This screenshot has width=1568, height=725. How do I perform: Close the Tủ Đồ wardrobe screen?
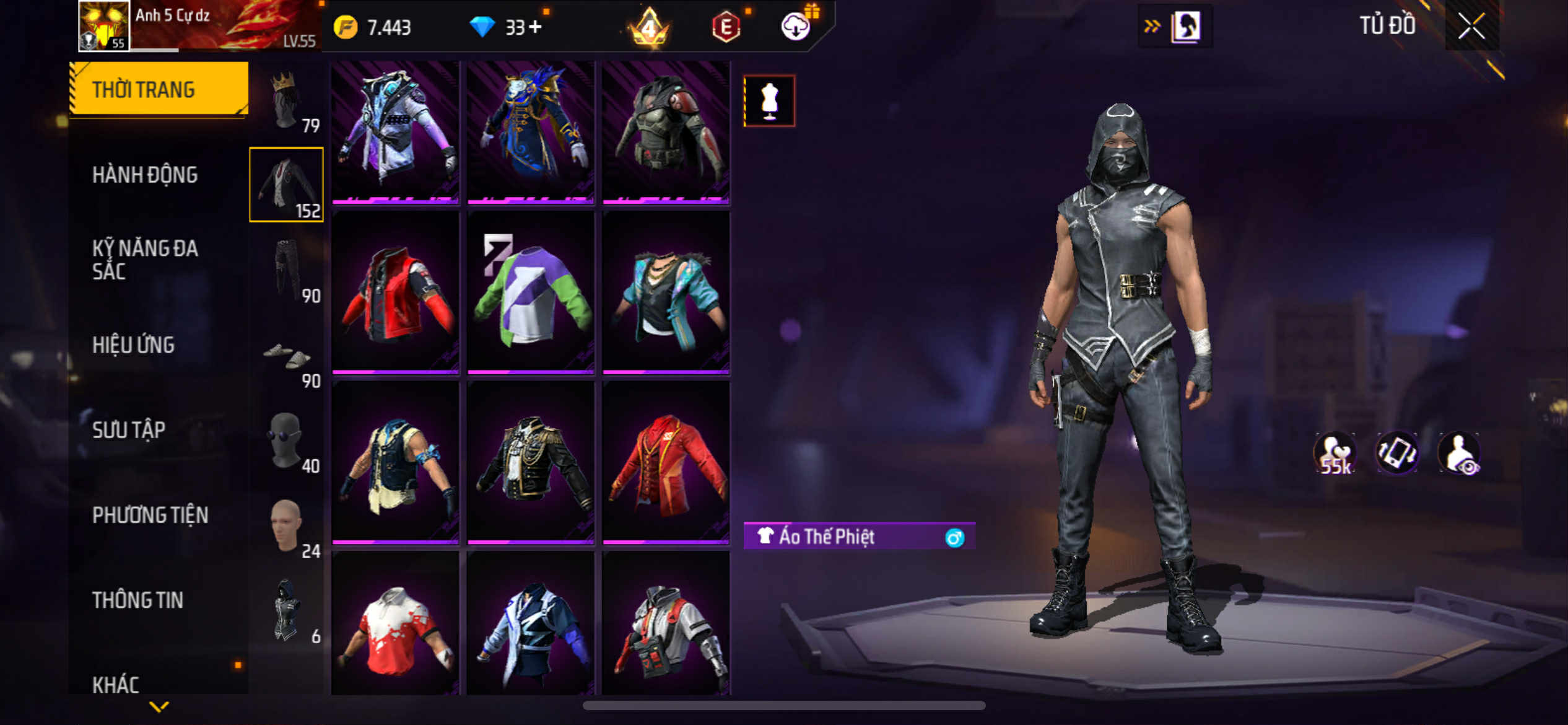pyautogui.click(x=1471, y=26)
